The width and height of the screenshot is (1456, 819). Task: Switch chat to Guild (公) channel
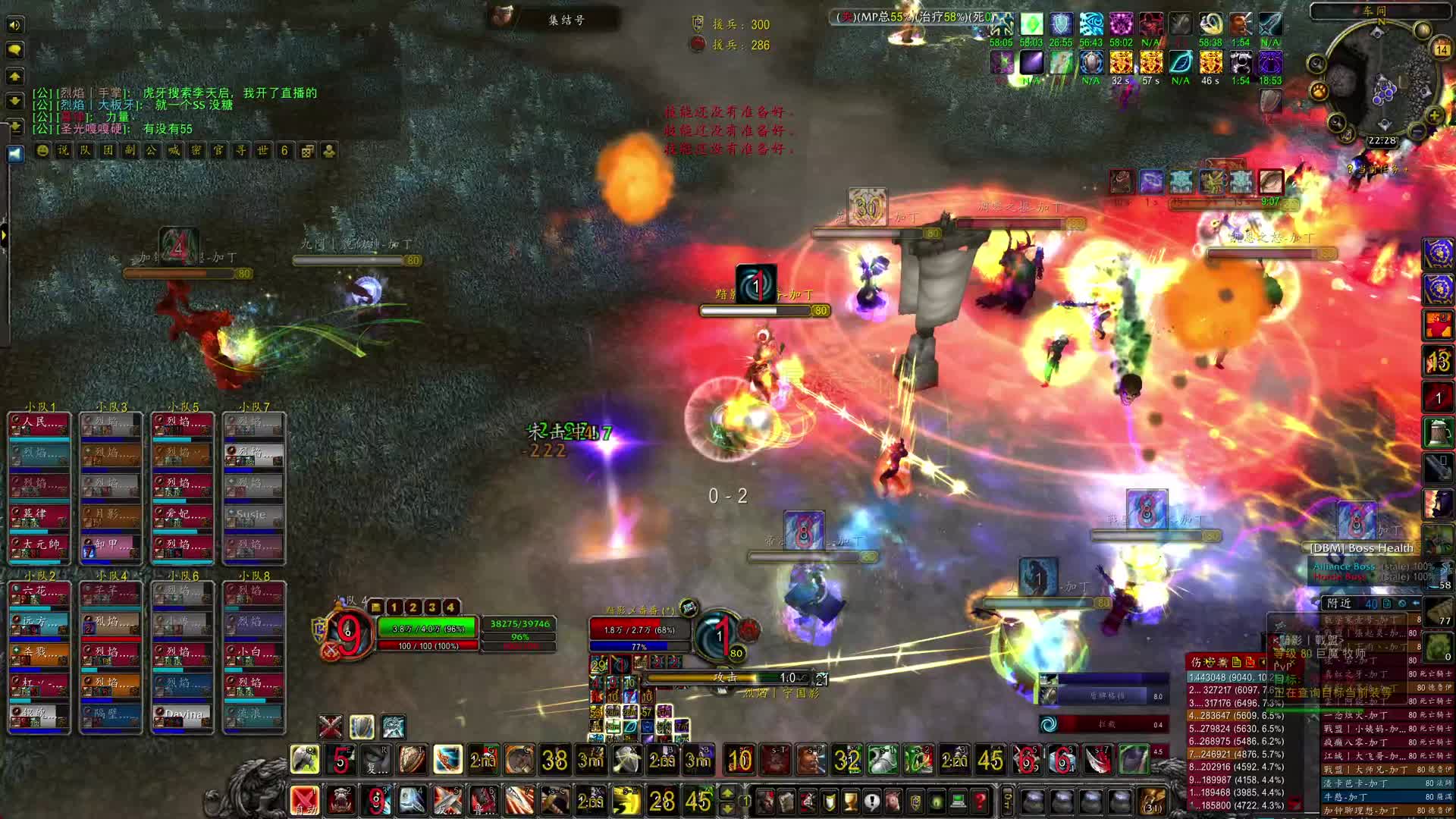point(152,151)
